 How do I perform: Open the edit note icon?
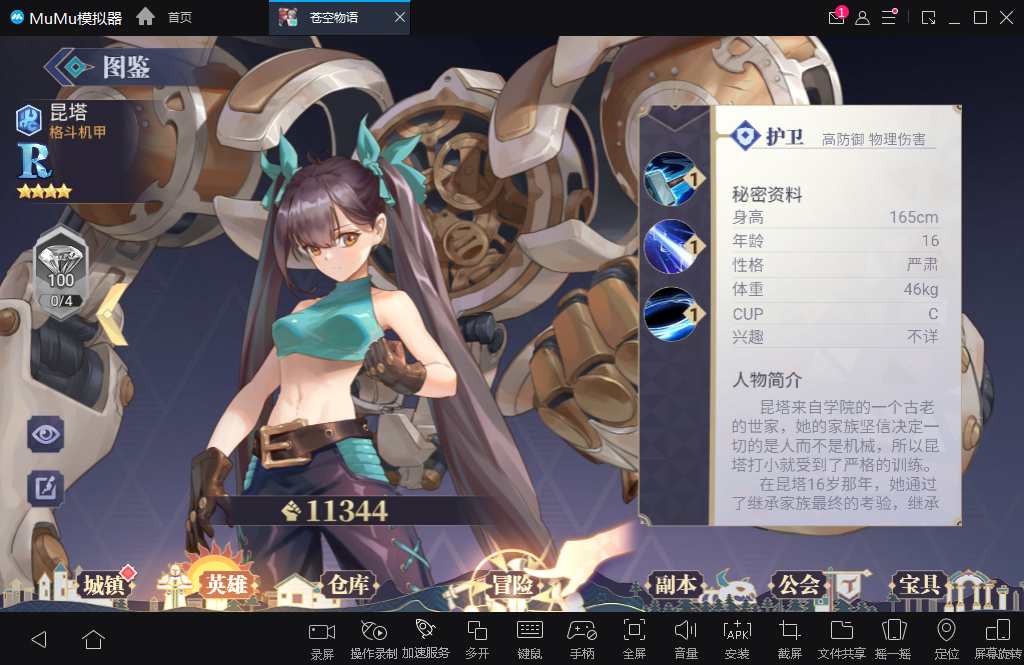pos(46,487)
